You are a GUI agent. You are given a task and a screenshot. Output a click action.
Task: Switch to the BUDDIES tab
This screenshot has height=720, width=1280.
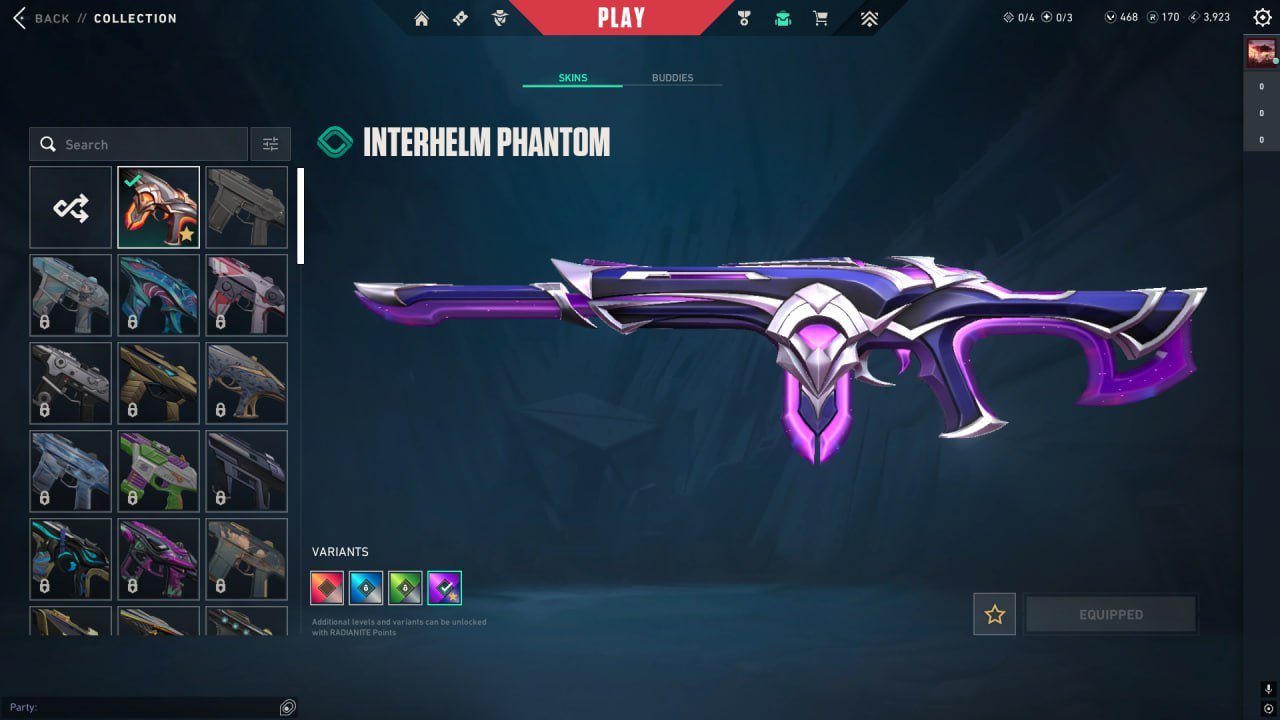point(674,77)
